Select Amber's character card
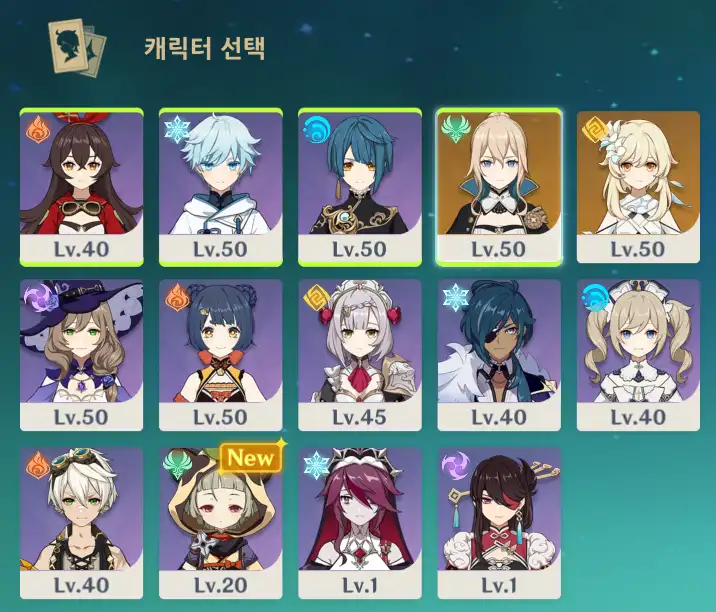Screen dimensions: 716x612 coord(81,187)
